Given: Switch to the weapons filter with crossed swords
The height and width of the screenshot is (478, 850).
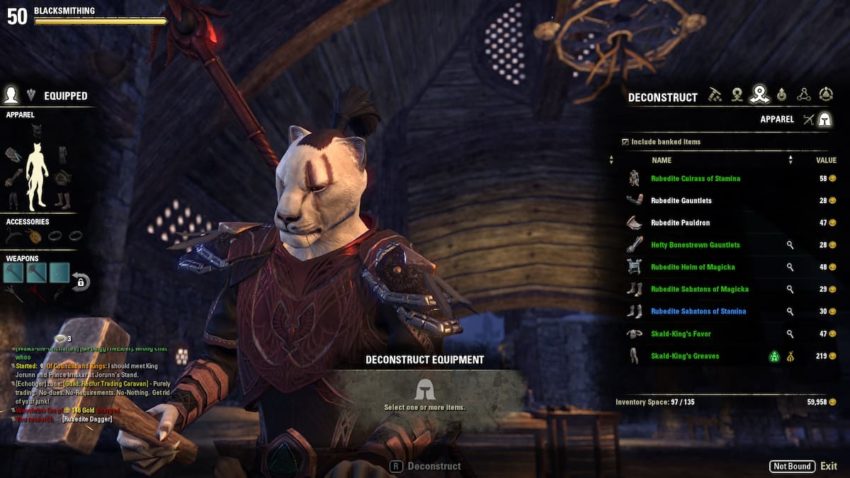Looking at the screenshot, I should [x=806, y=120].
